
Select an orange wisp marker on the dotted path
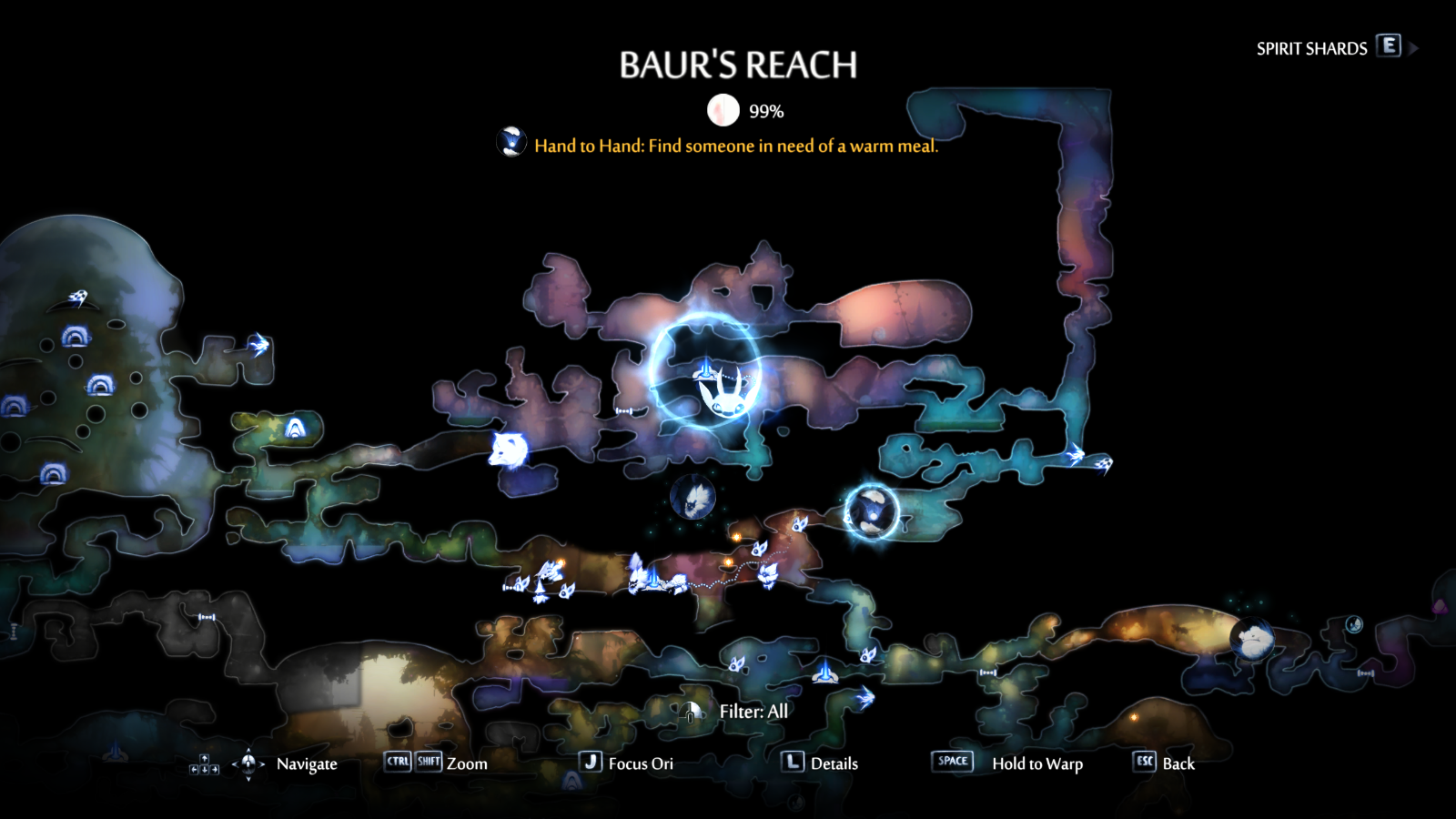(x=728, y=561)
